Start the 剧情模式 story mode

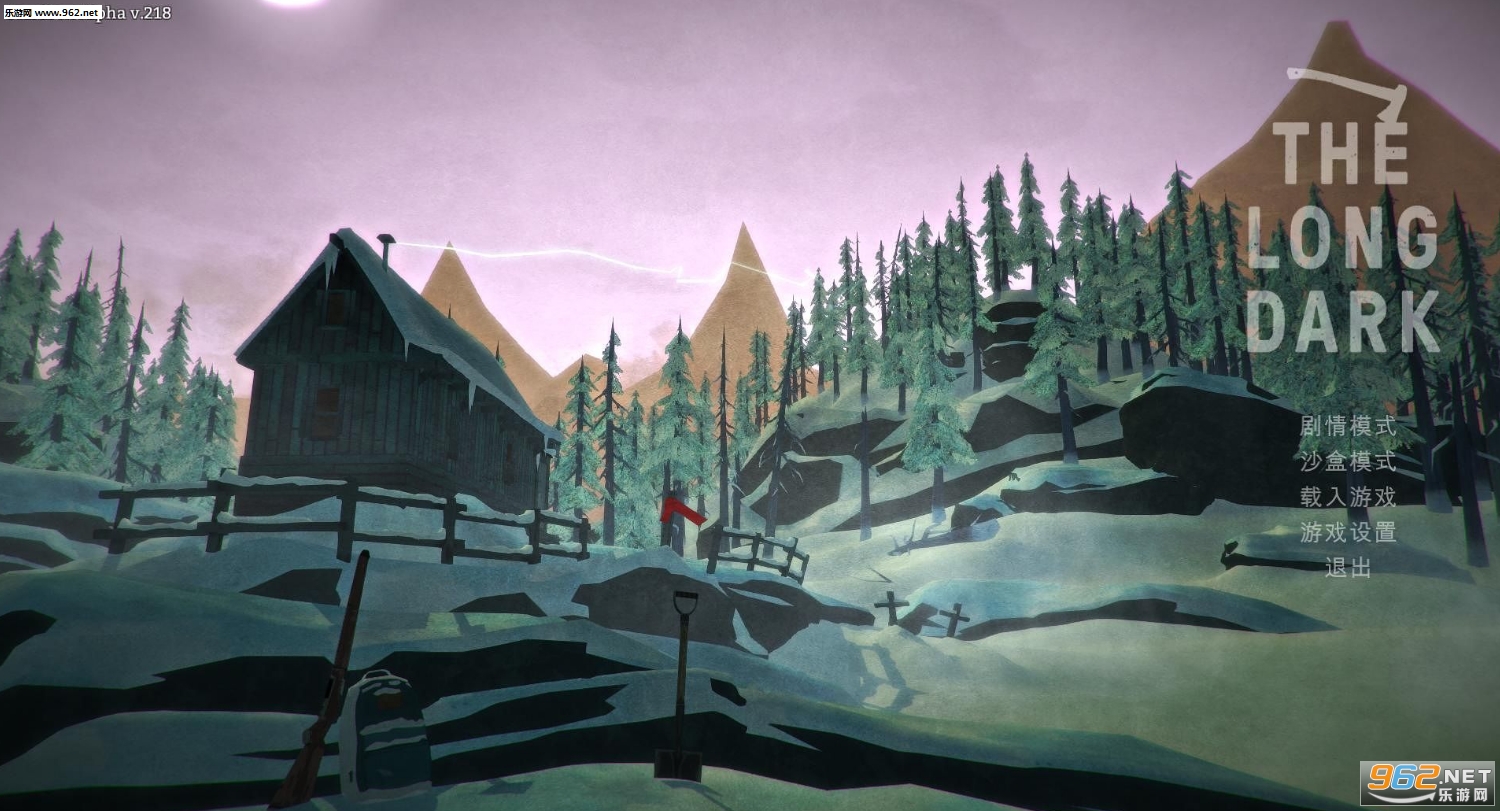pyautogui.click(x=1347, y=425)
